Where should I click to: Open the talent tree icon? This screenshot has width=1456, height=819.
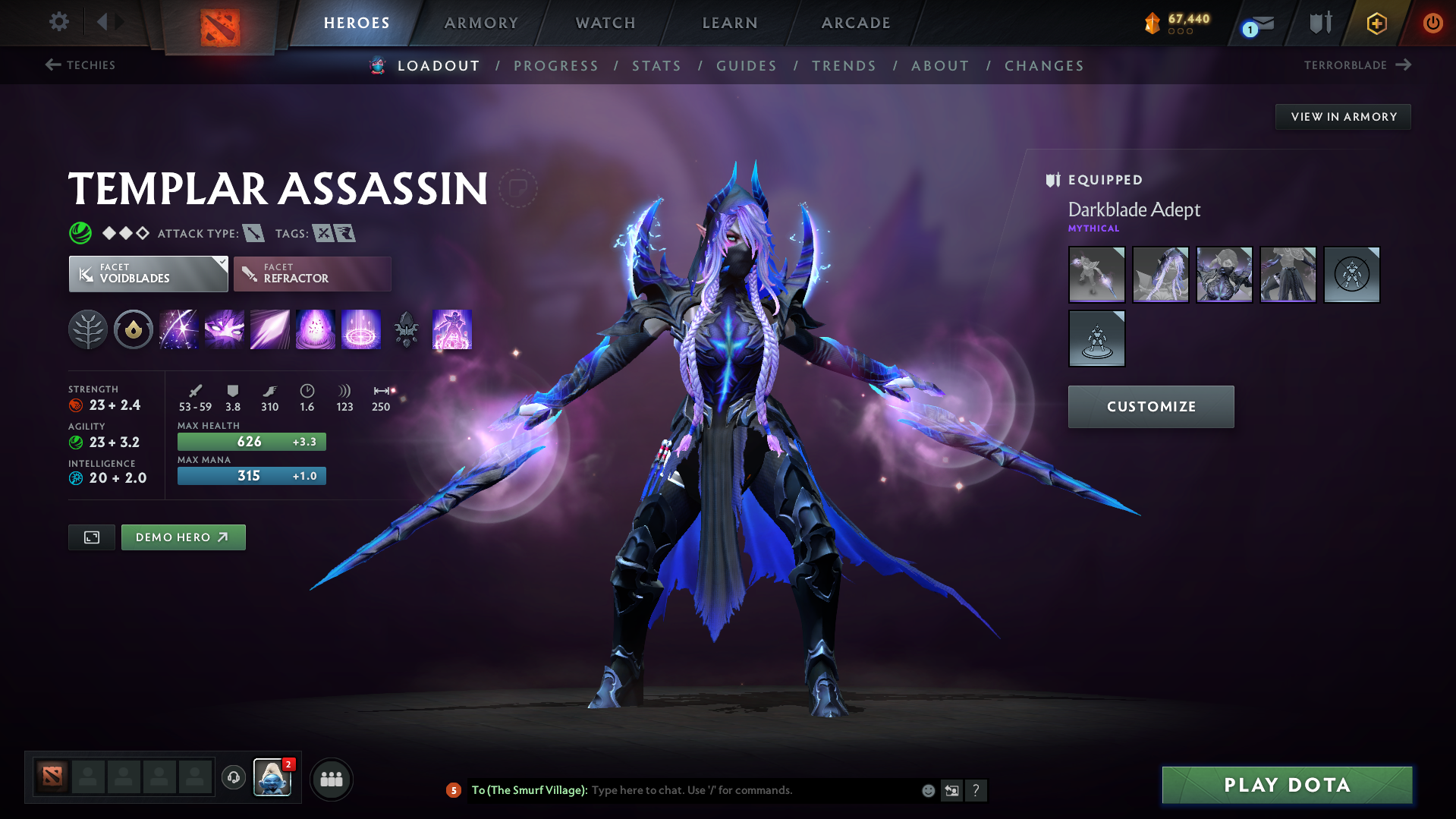coord(88,329)
